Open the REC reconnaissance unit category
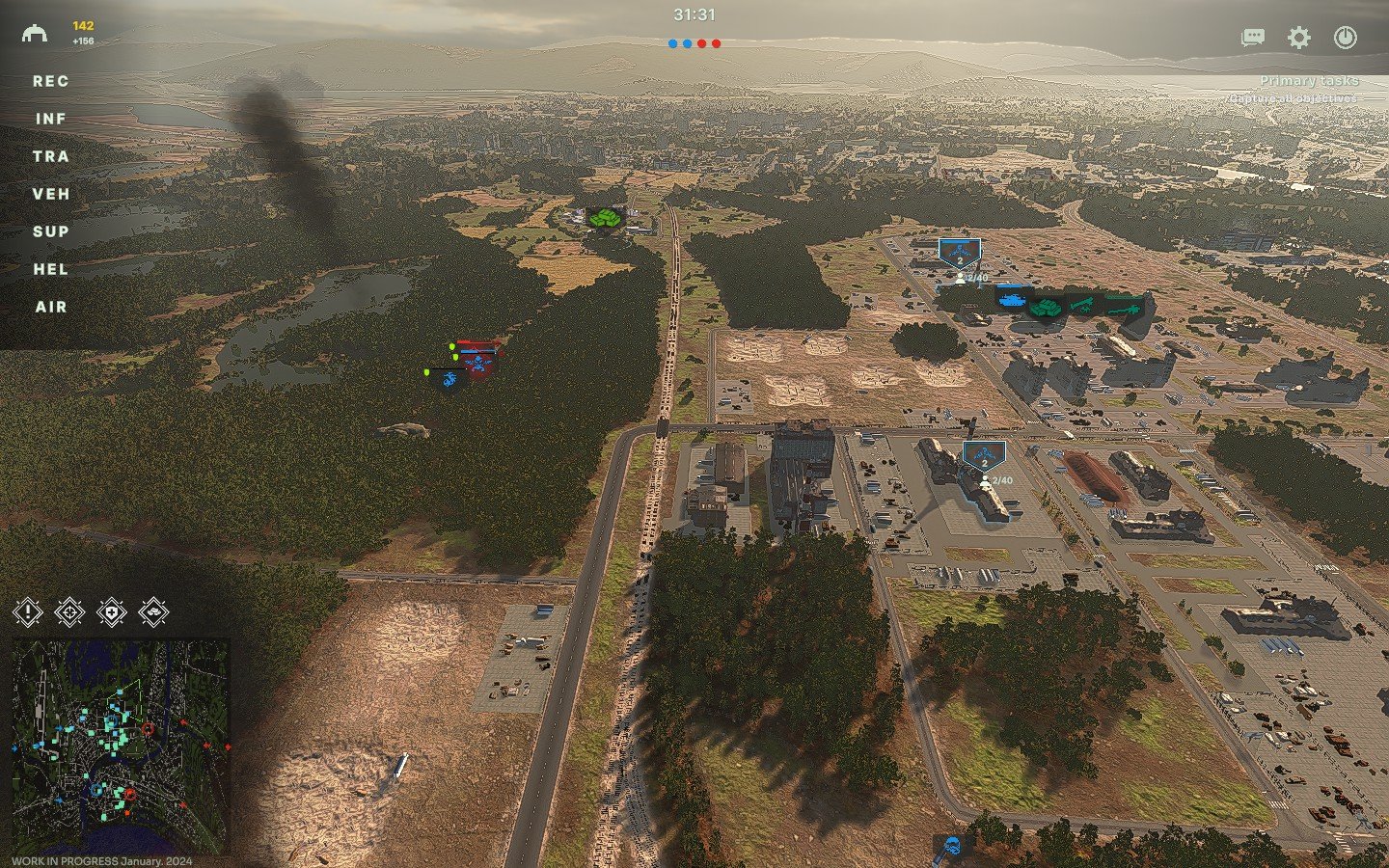Screen dimensions: 1389x868 click(x=50, y=81)
